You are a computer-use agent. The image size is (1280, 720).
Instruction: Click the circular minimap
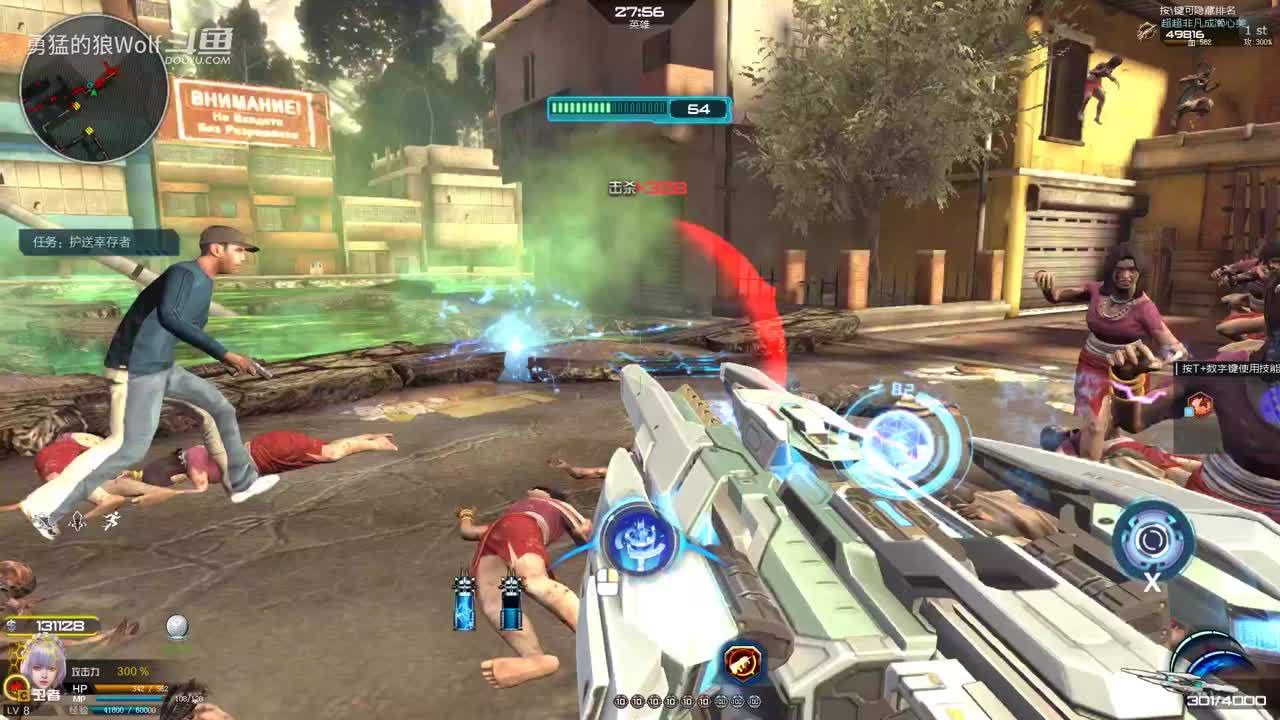tap(94, 88)
